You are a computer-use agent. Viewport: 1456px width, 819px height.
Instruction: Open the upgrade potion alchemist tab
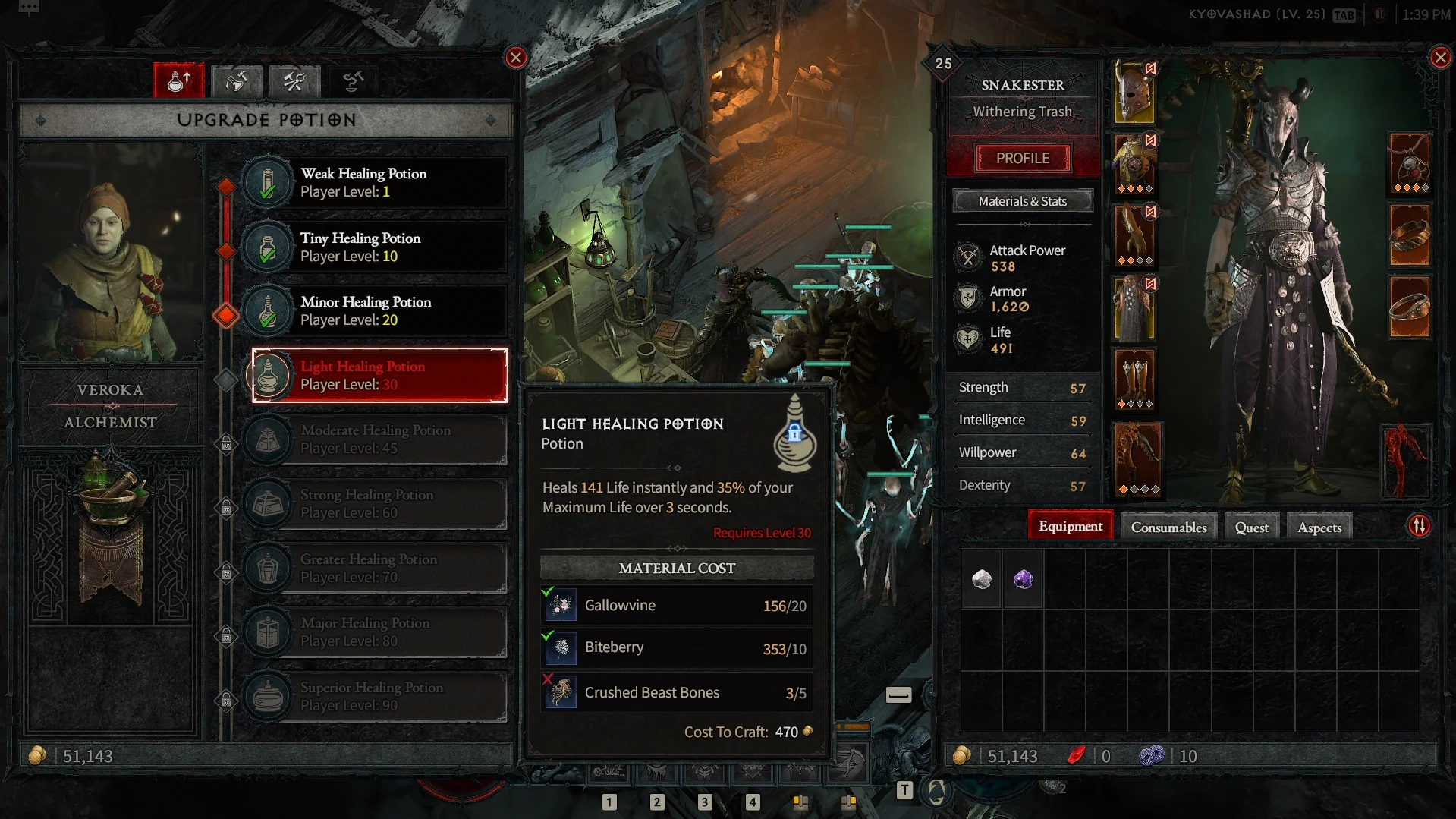tap(179, 81)
